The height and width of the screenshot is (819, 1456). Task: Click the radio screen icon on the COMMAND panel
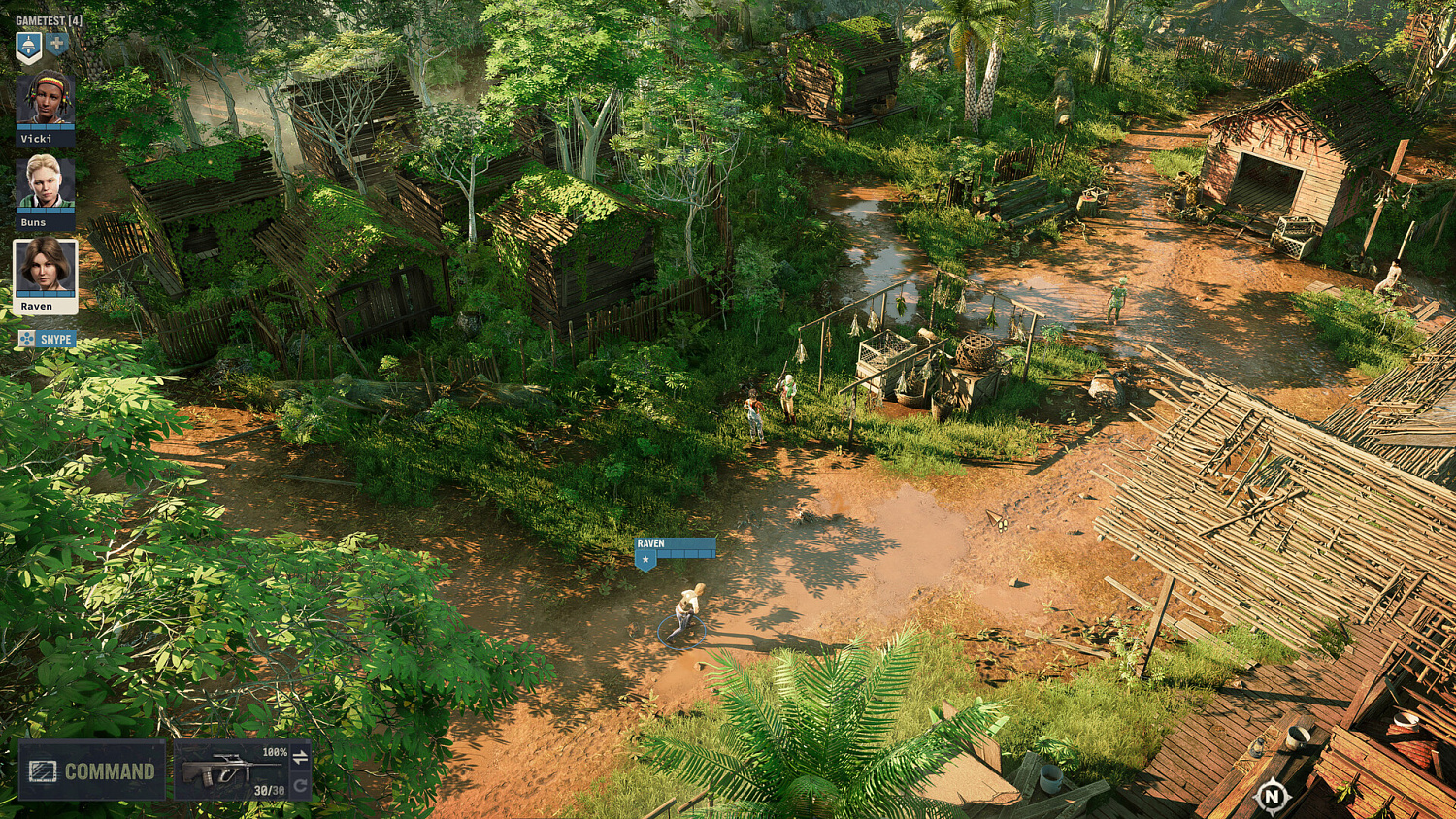point(43,770)
